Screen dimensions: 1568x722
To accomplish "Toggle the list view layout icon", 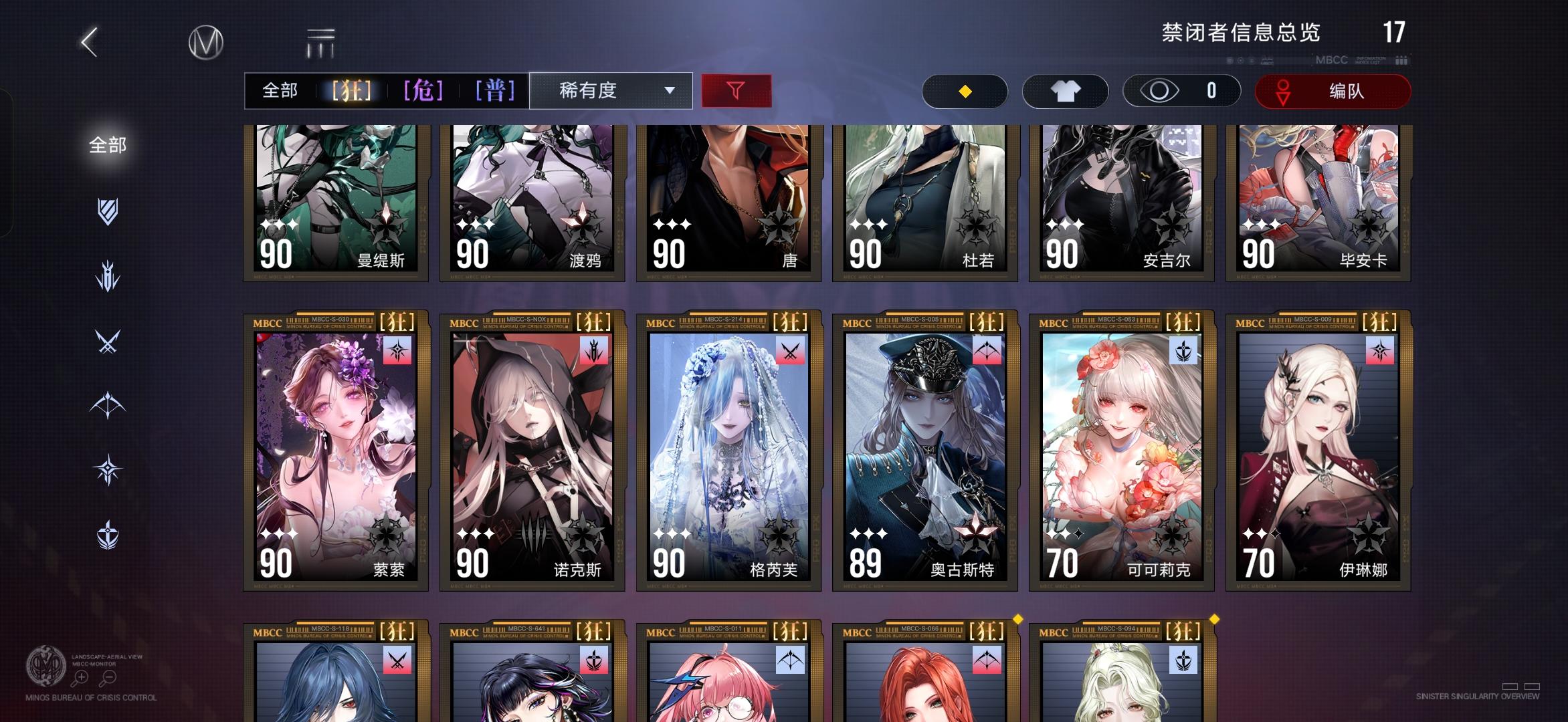I will point(320,41).
